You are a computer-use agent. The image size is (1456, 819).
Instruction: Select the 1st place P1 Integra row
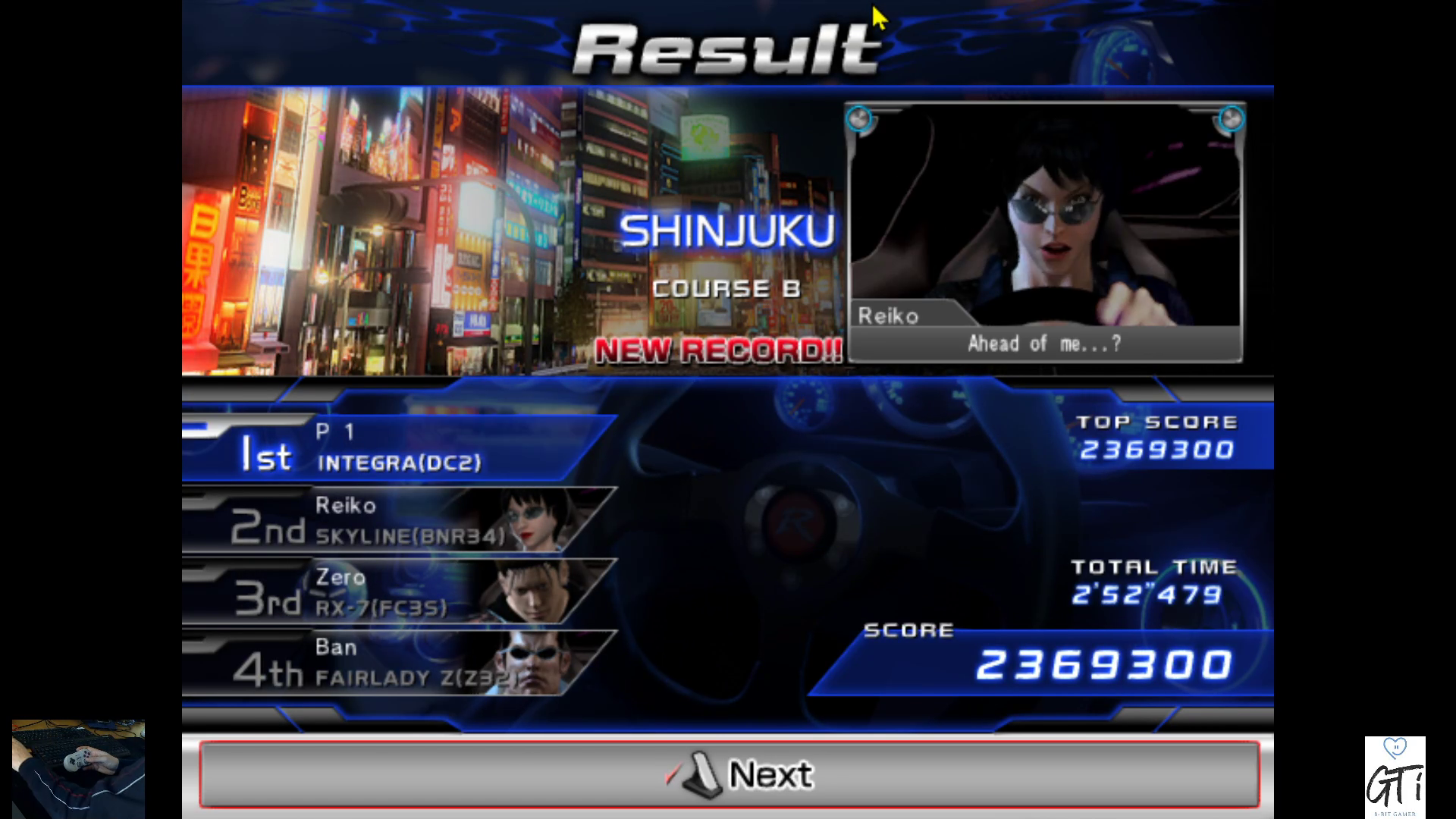(394, 448)
